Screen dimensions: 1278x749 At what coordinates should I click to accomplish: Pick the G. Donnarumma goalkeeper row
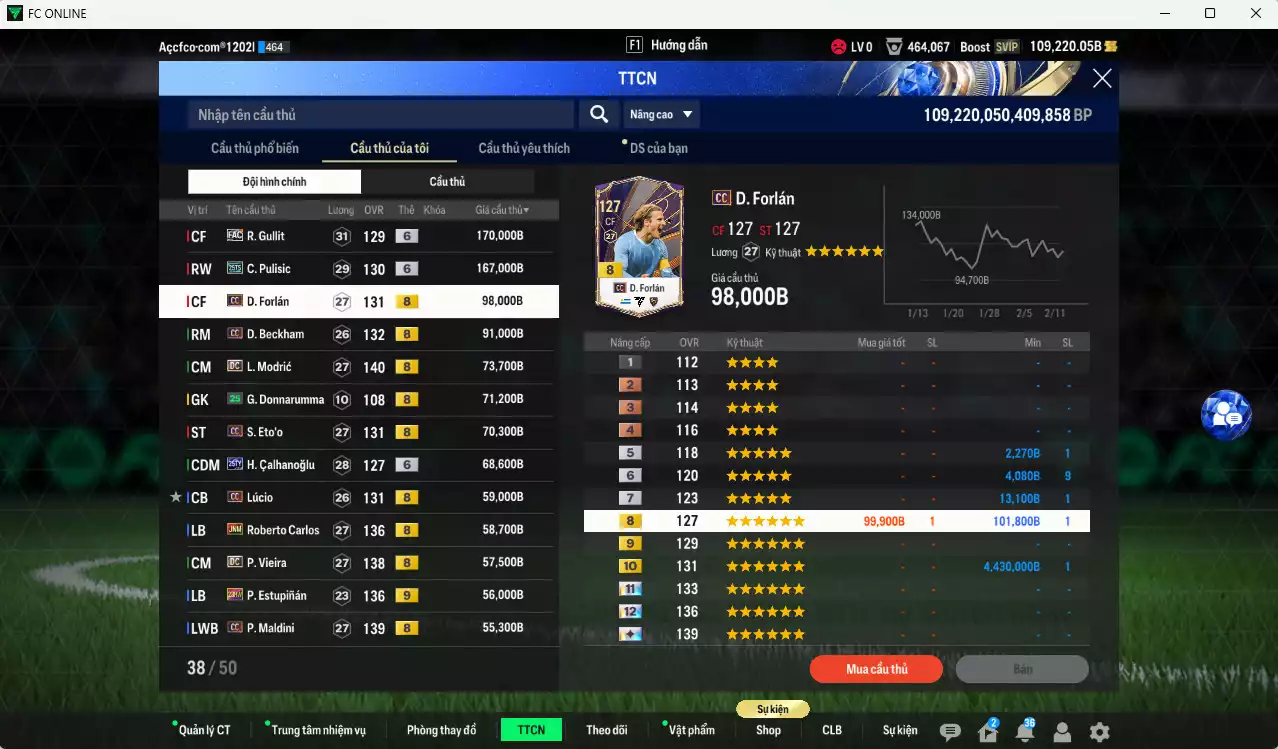click(x=358, y=400)
